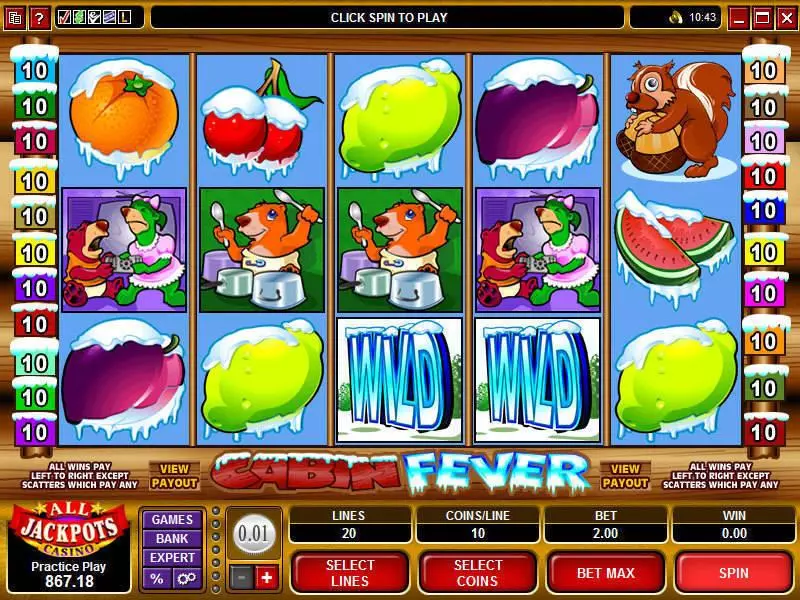Open the Games menu
Viewport: 800px width, 600px height.
coord(172,519)
